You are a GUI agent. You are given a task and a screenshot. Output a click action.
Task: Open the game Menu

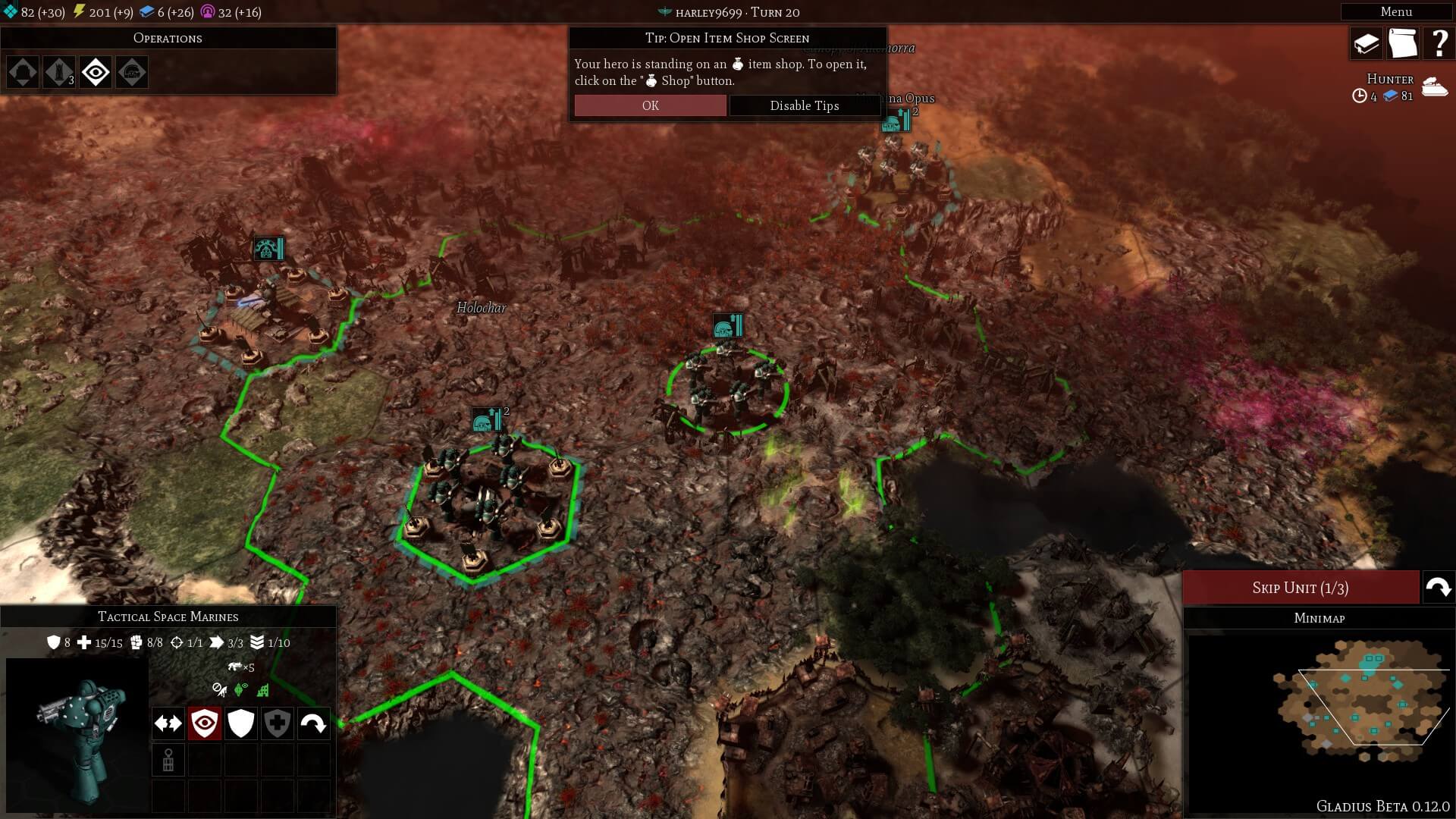[1395, 11]
